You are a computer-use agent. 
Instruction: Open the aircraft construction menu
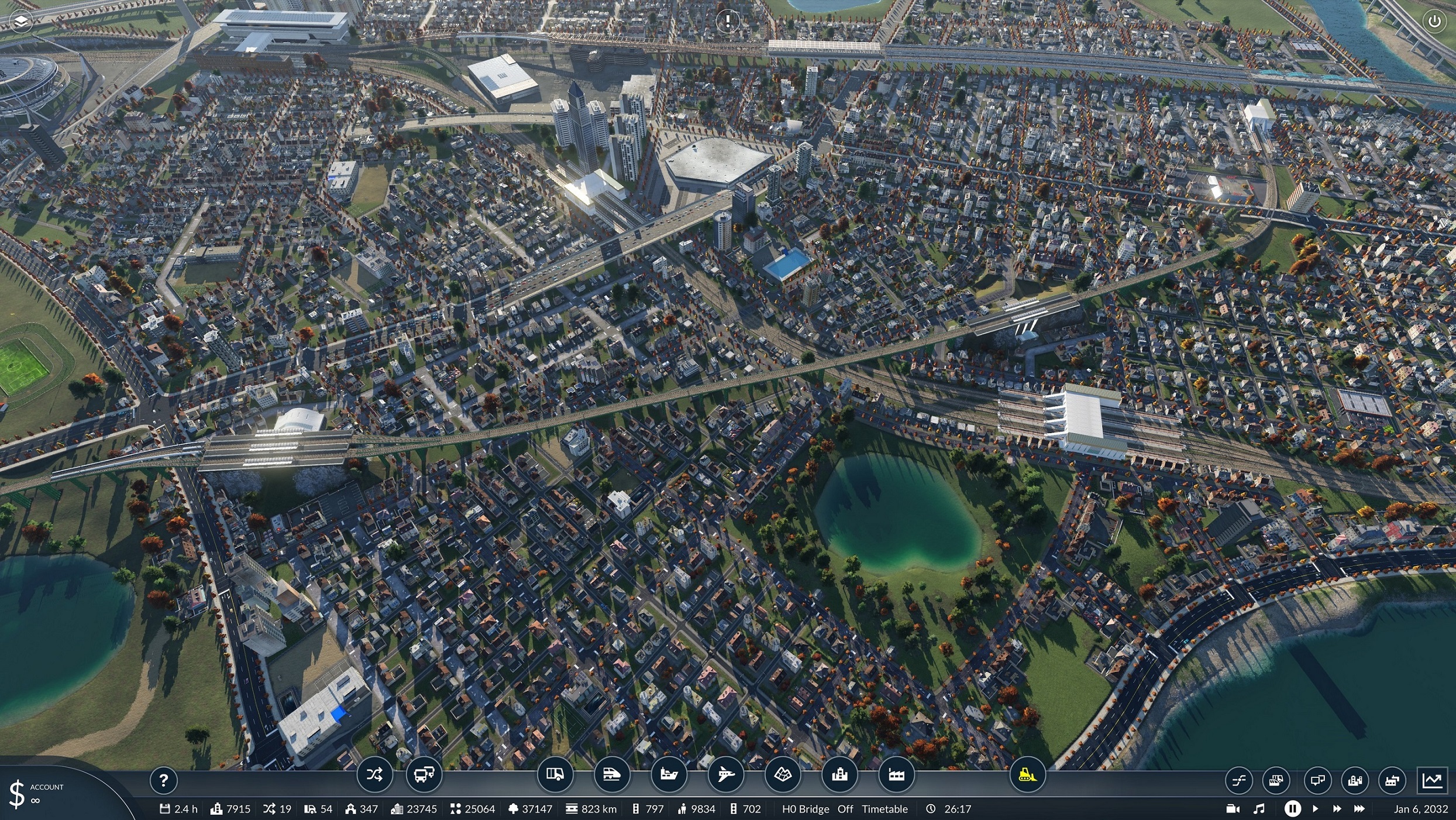pyautogui.click(x=726, y=774)
